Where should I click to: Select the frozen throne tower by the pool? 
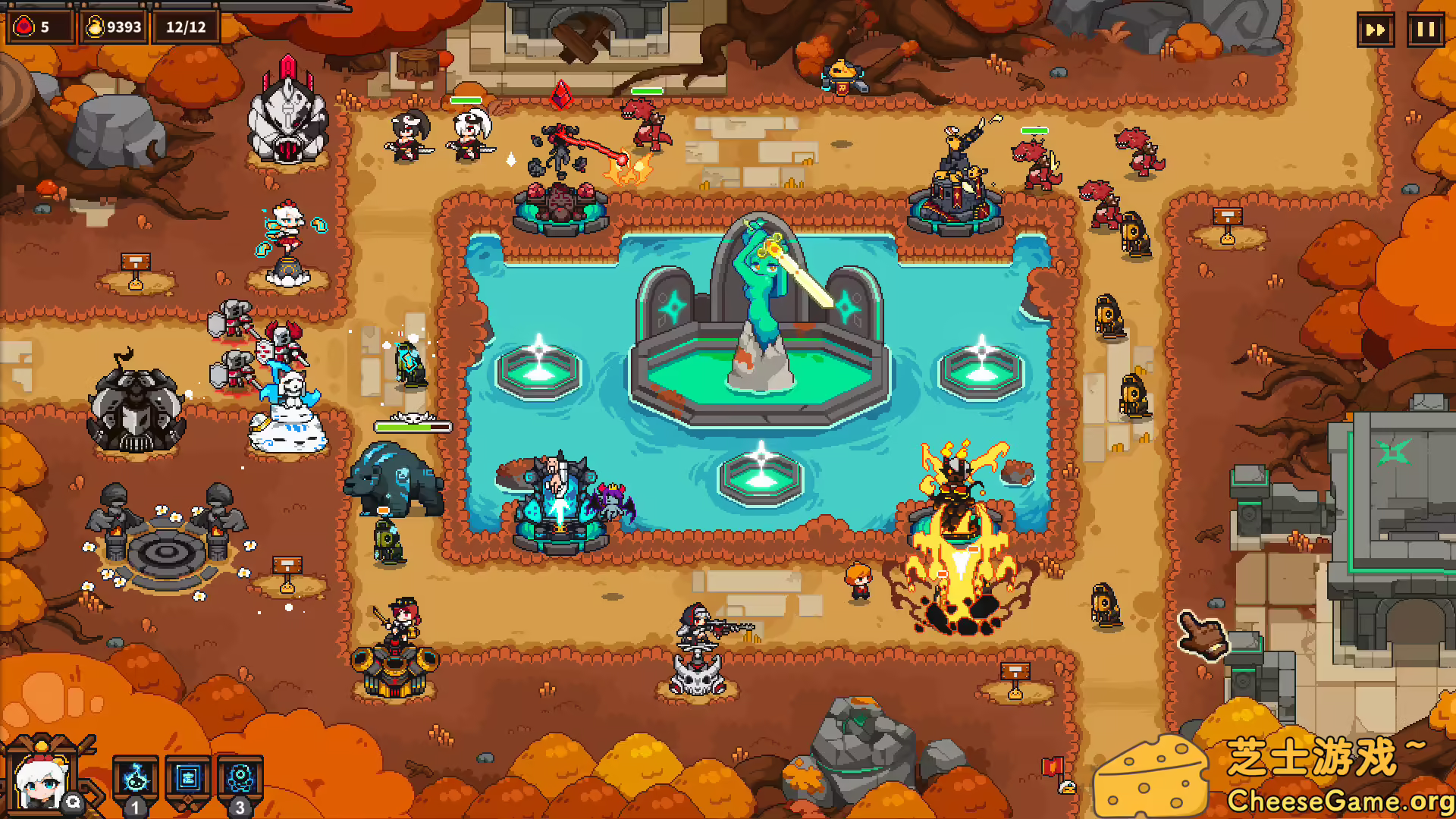click(559, 500)
